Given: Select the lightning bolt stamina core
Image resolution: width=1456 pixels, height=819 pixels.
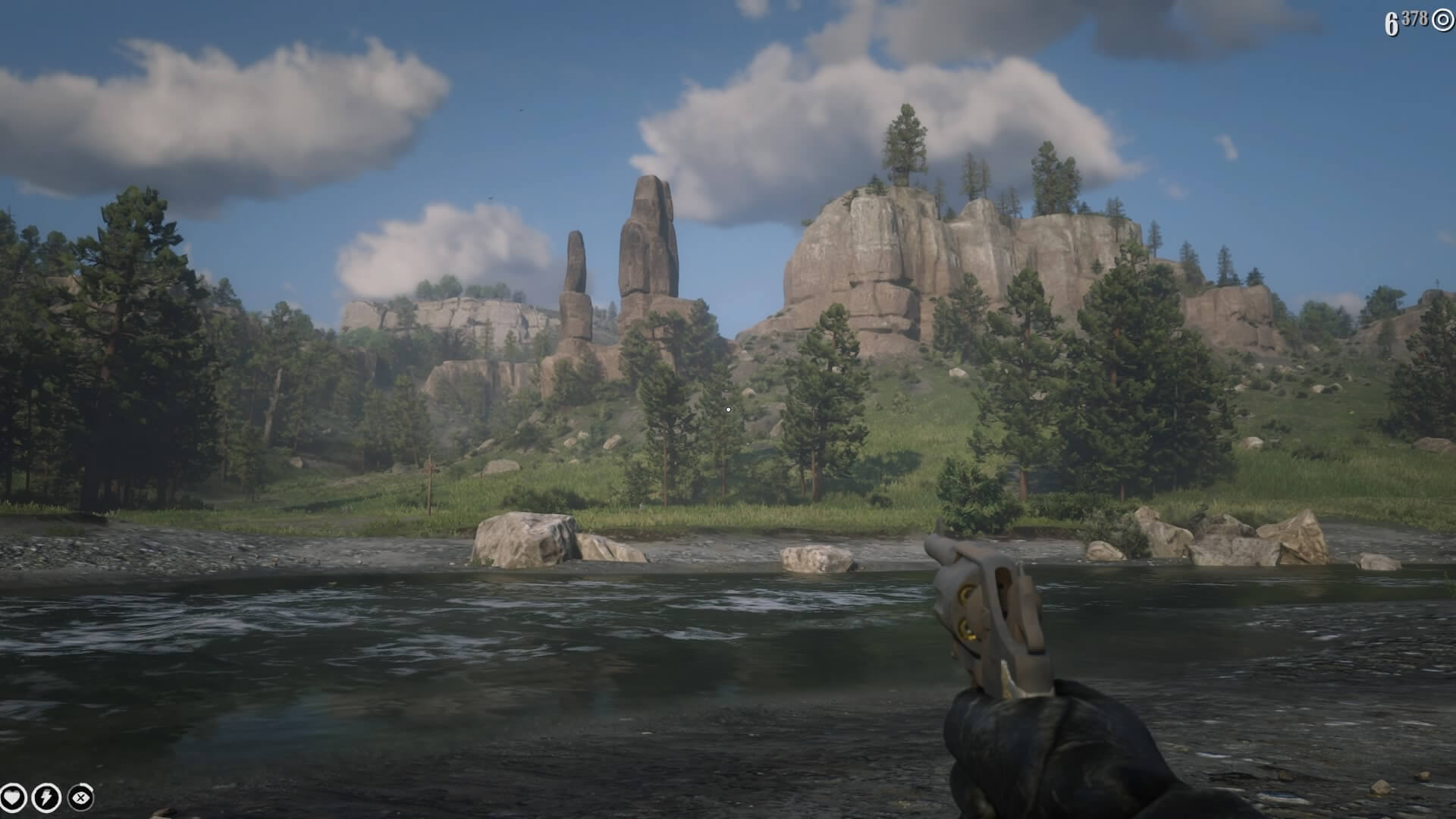Looking at the screenshot, I should [46, 798].
